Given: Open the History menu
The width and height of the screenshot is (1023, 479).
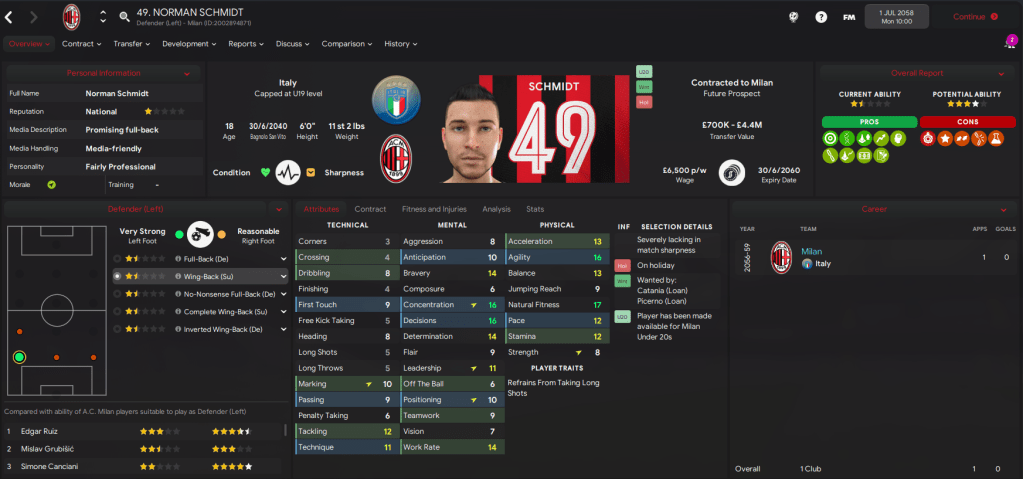Looking at the screenshot, I should click(401, 44).
